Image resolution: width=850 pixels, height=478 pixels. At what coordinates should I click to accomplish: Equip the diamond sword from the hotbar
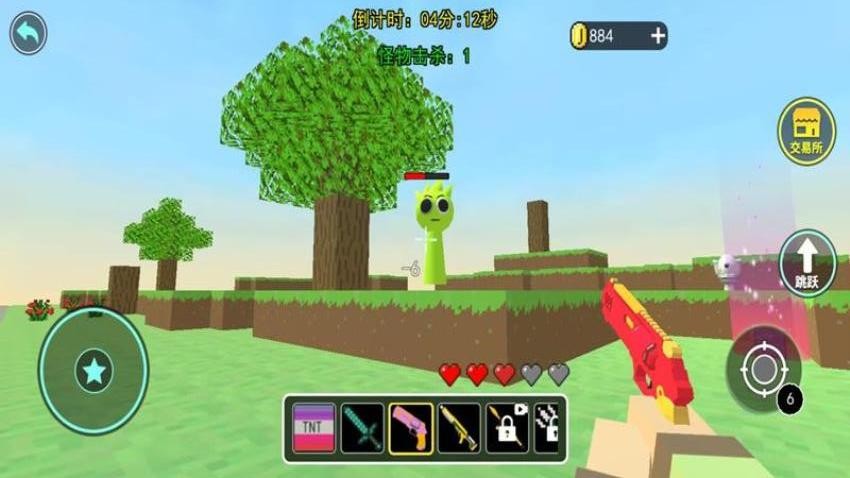(361, 428)
